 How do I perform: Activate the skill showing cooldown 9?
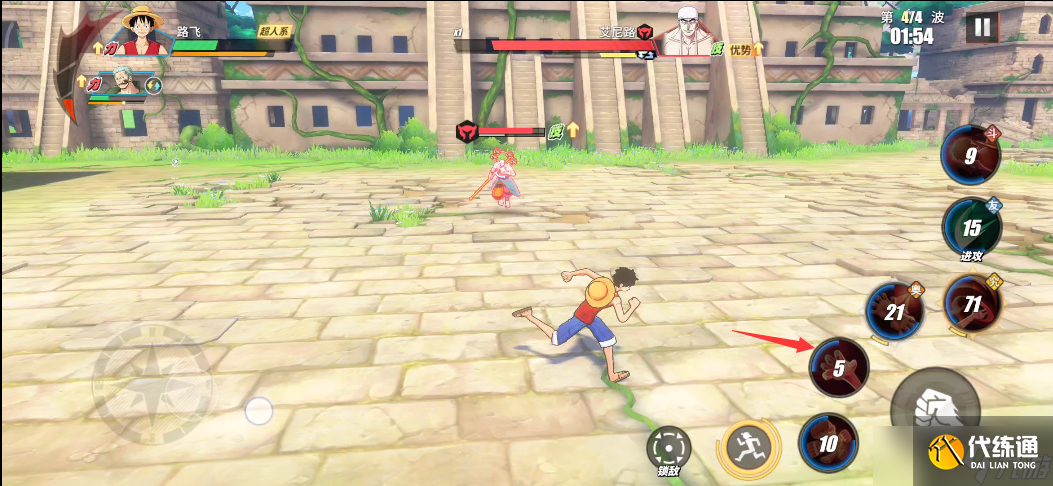970,155
